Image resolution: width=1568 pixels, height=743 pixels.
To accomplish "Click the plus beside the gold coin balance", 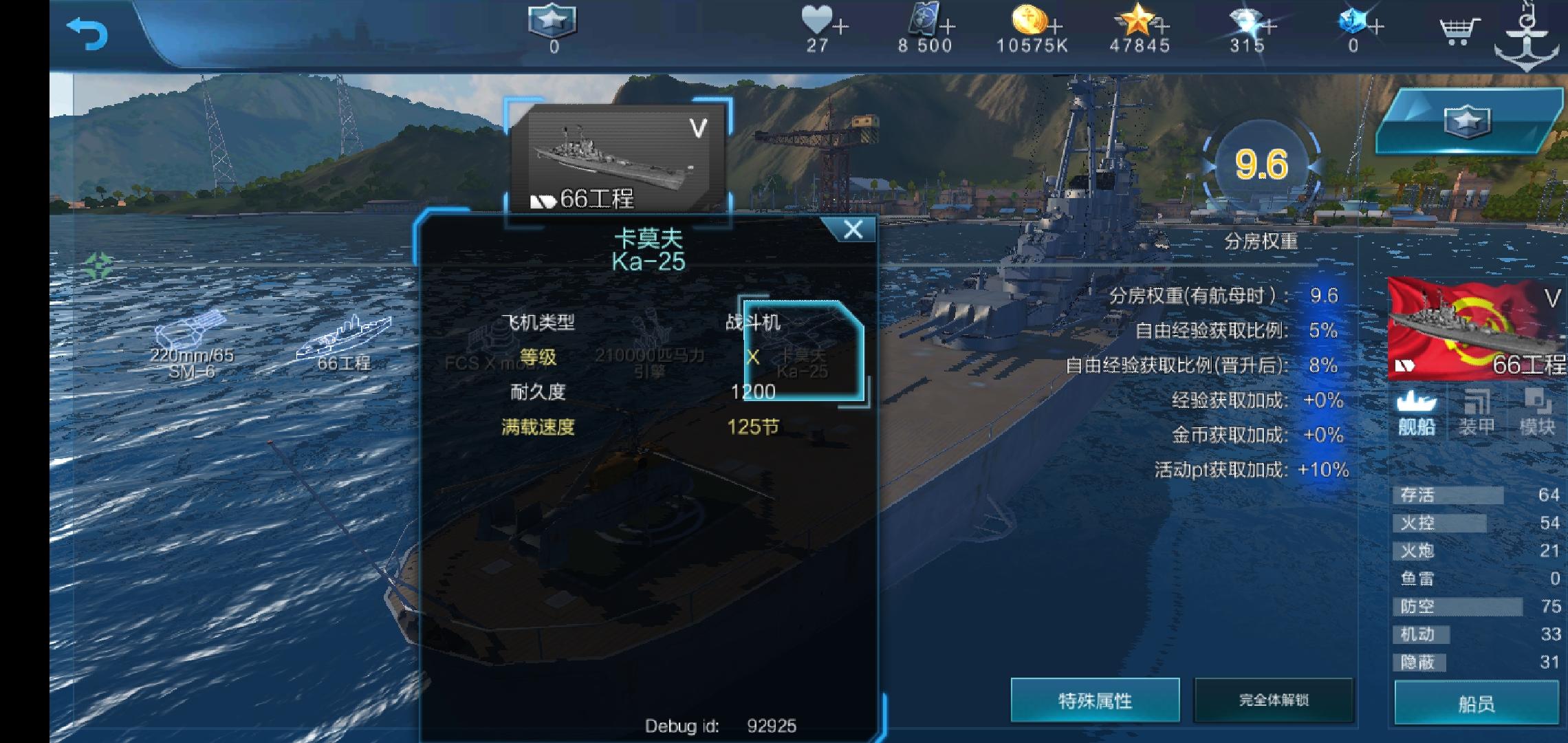I will point(1054,26).
